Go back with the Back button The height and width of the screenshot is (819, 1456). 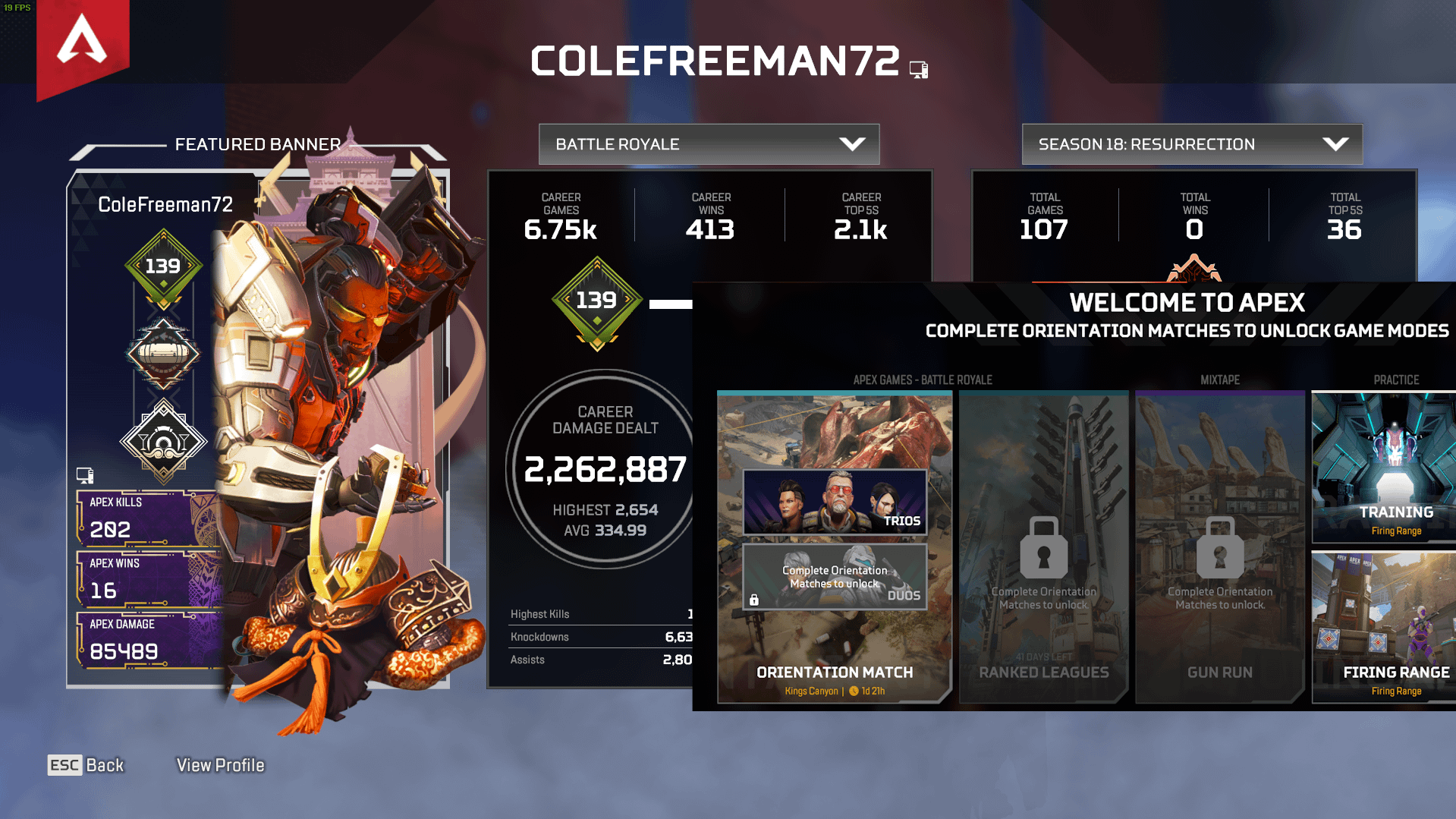click(x=86, y=765)
